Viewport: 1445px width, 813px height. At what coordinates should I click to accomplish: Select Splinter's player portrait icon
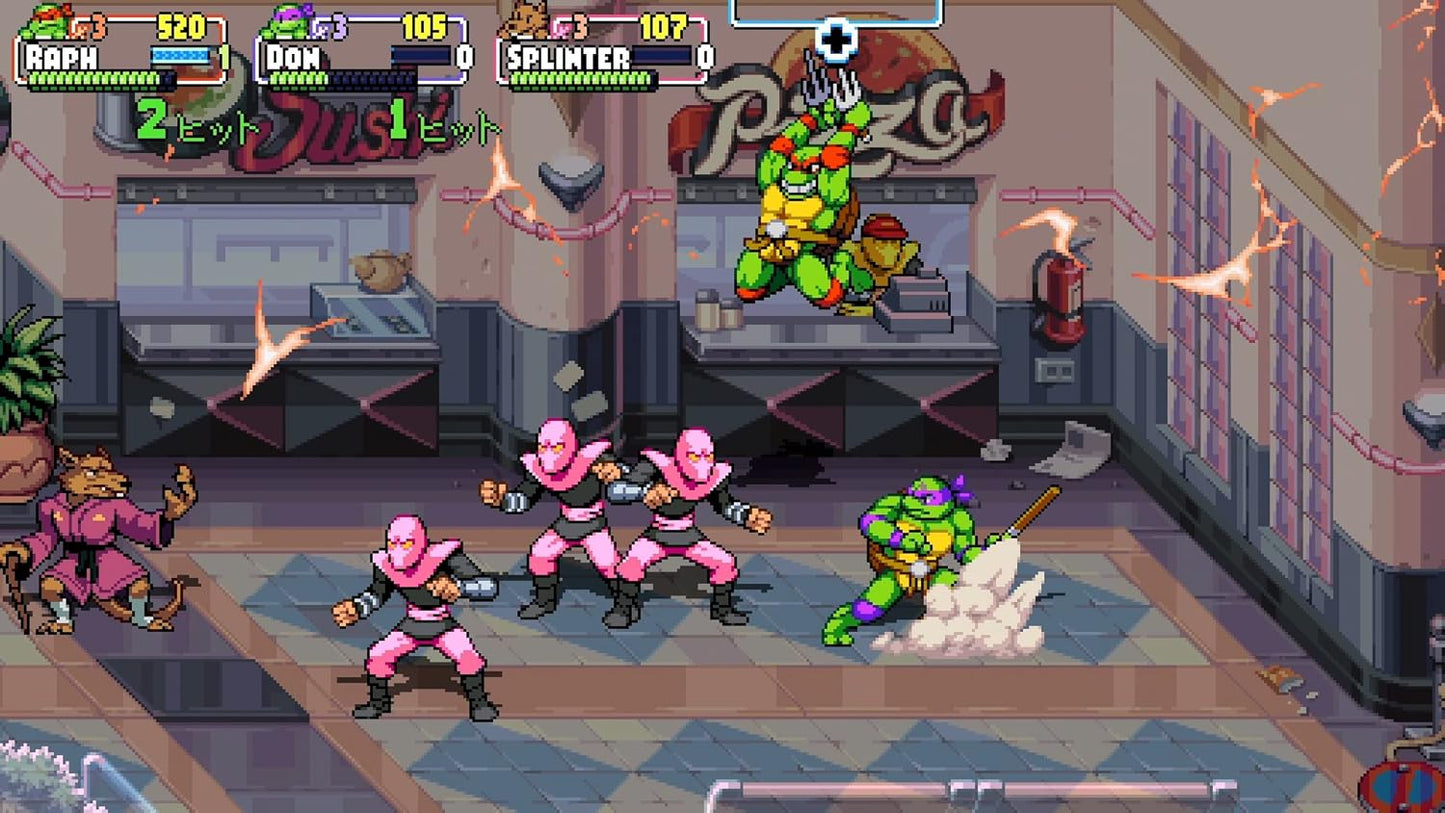click(x=530, y=20)
